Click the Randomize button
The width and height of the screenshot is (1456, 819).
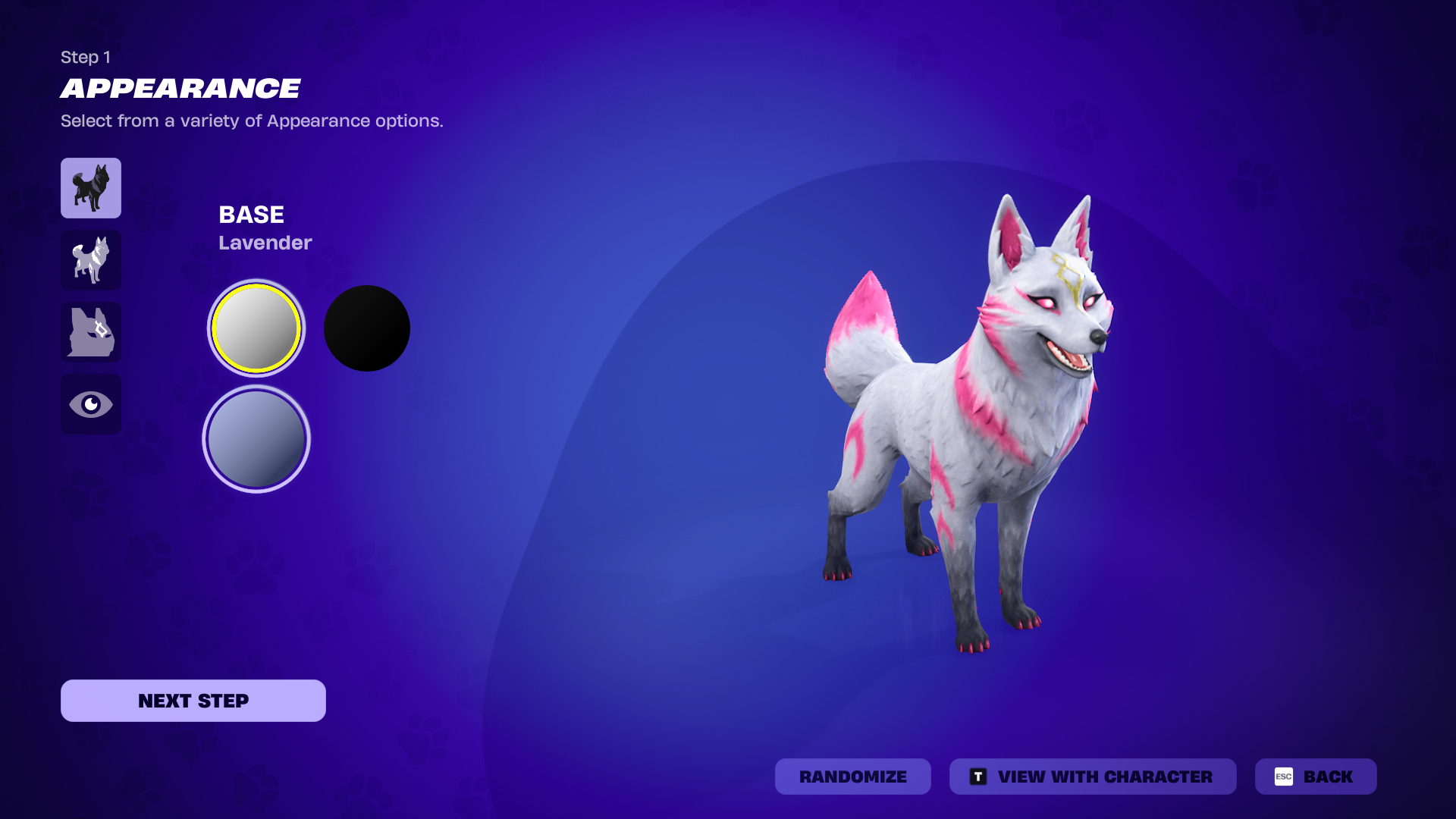point(852,777)
